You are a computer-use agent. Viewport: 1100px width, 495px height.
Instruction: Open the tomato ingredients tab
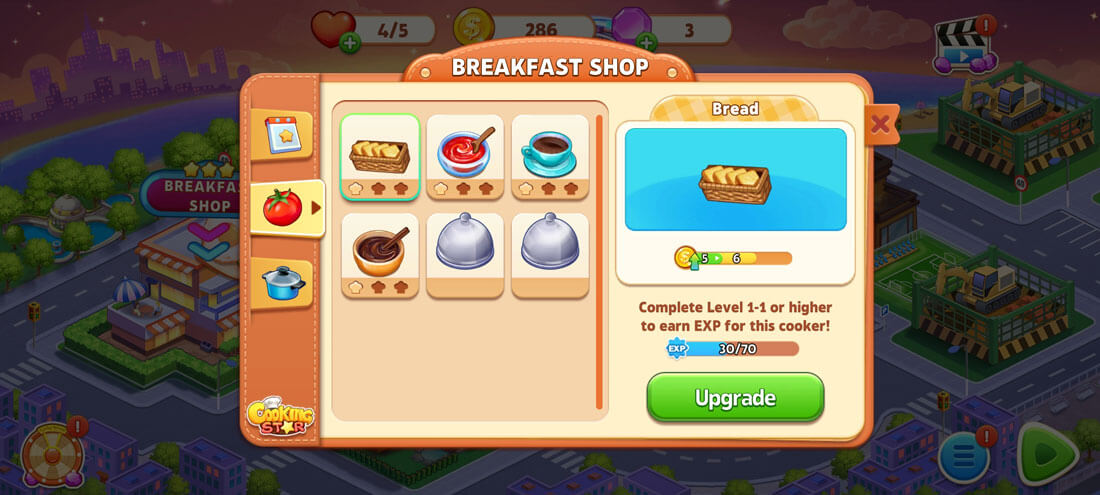coord(284,208)
